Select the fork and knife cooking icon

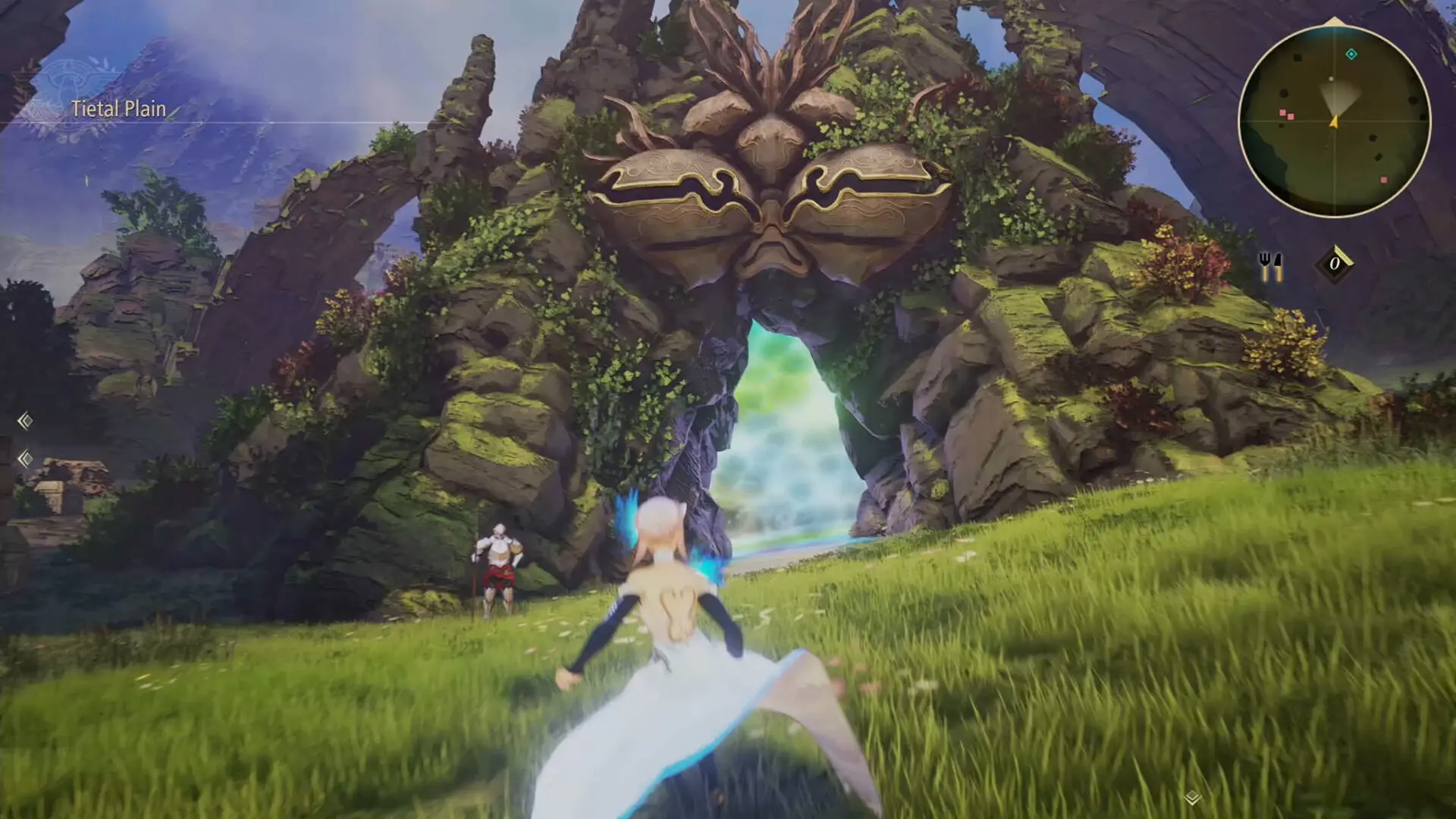(1272, 265)
